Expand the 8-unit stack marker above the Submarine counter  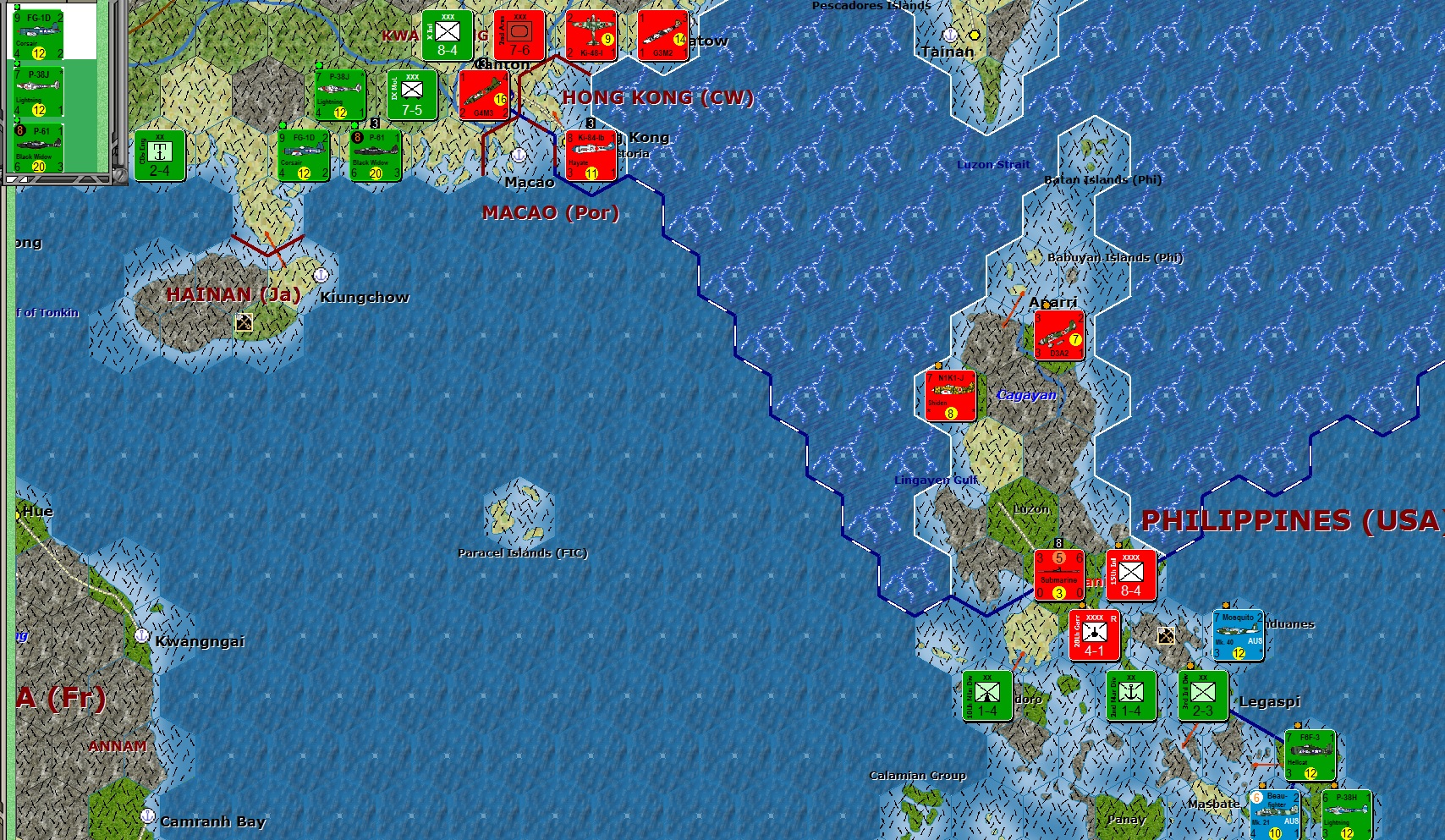[x=1058, y=543]
